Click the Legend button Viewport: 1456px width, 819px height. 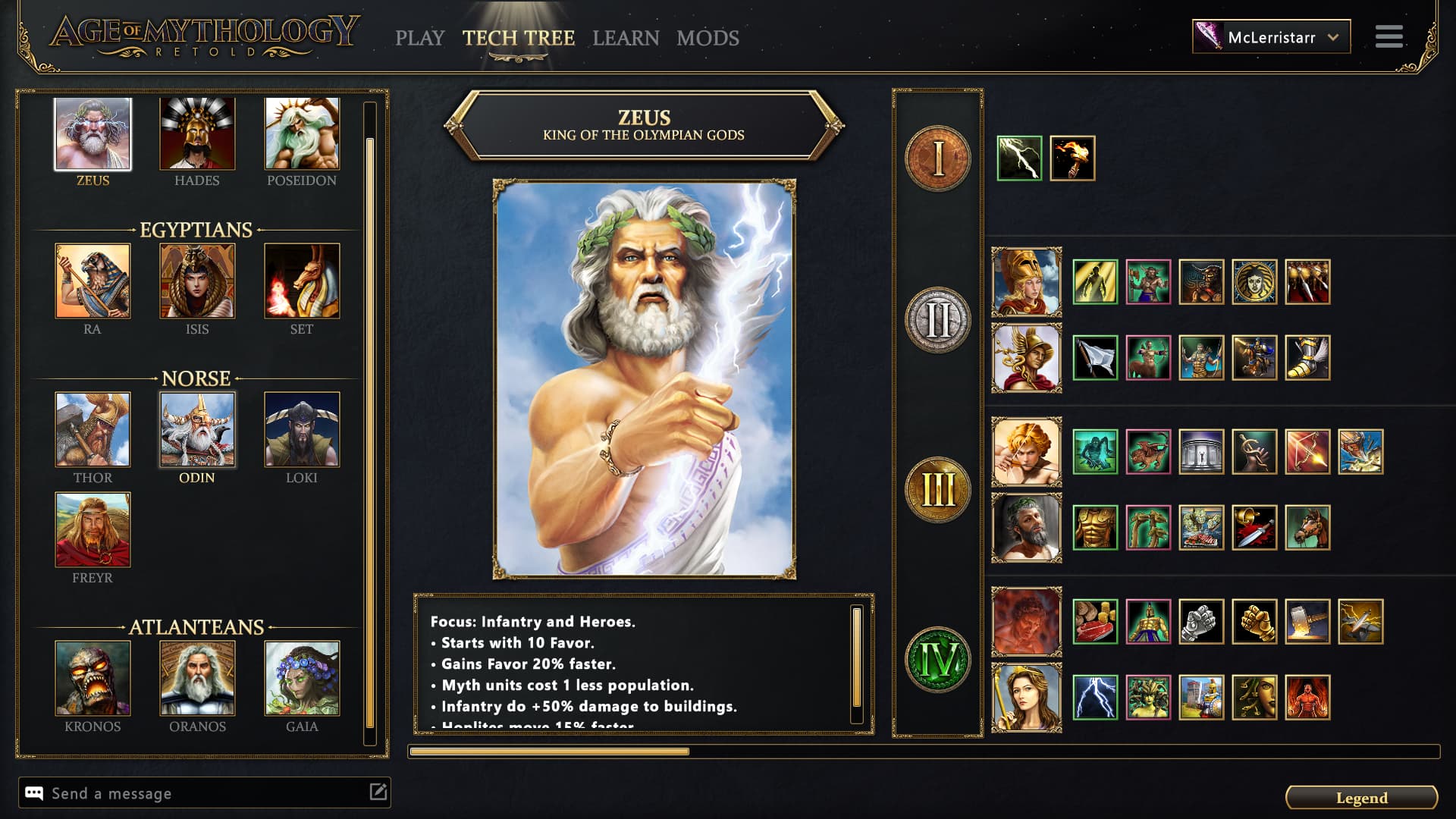point(1363,798)
